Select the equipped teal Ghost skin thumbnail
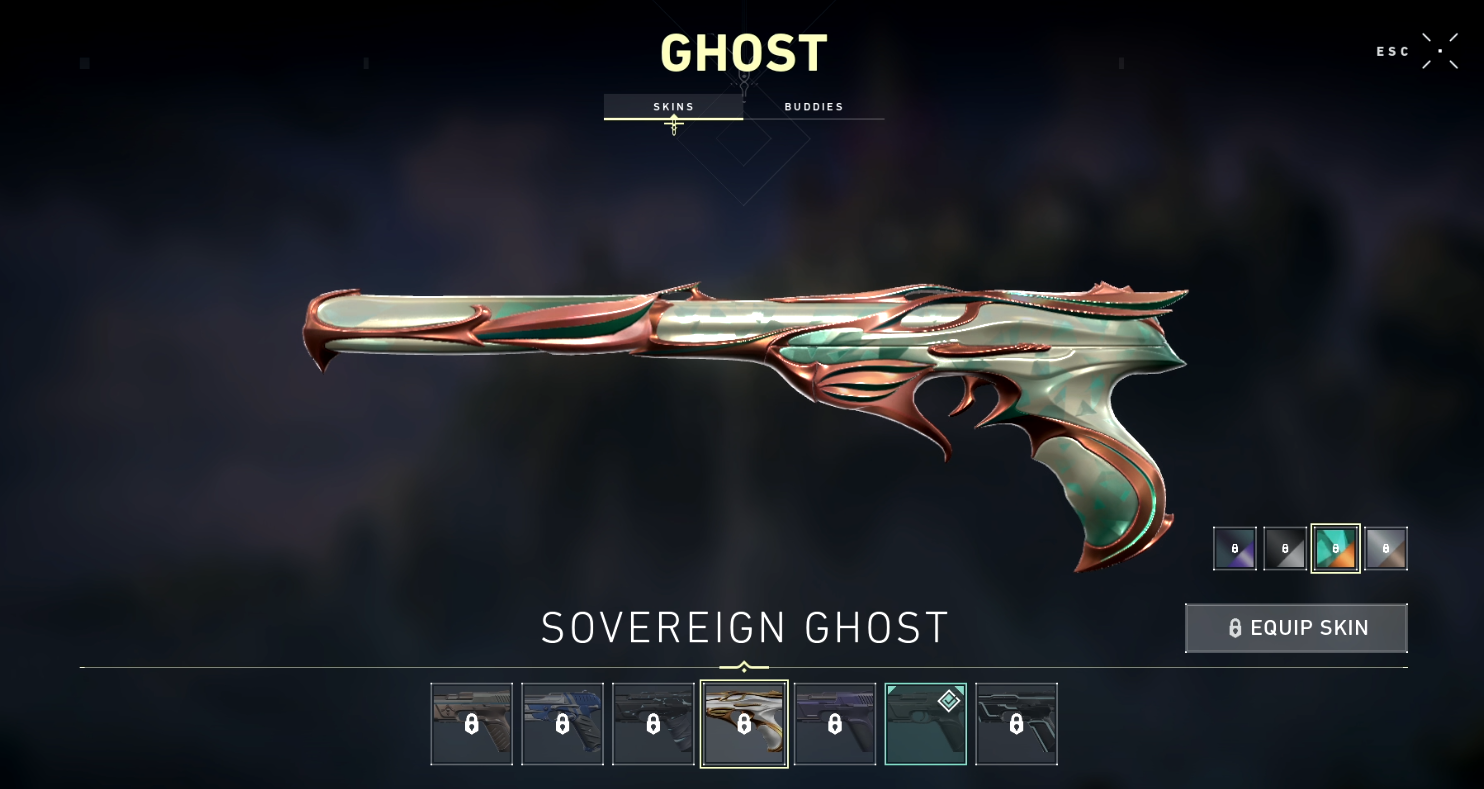 pos(925,723)
